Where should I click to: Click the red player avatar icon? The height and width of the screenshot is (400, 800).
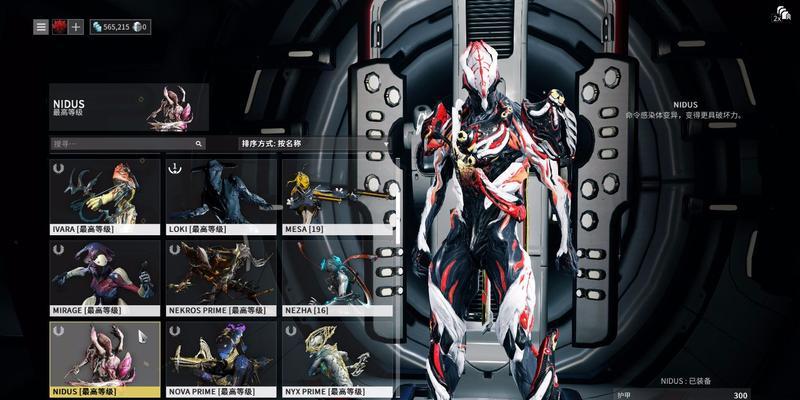tap(59, 27)
